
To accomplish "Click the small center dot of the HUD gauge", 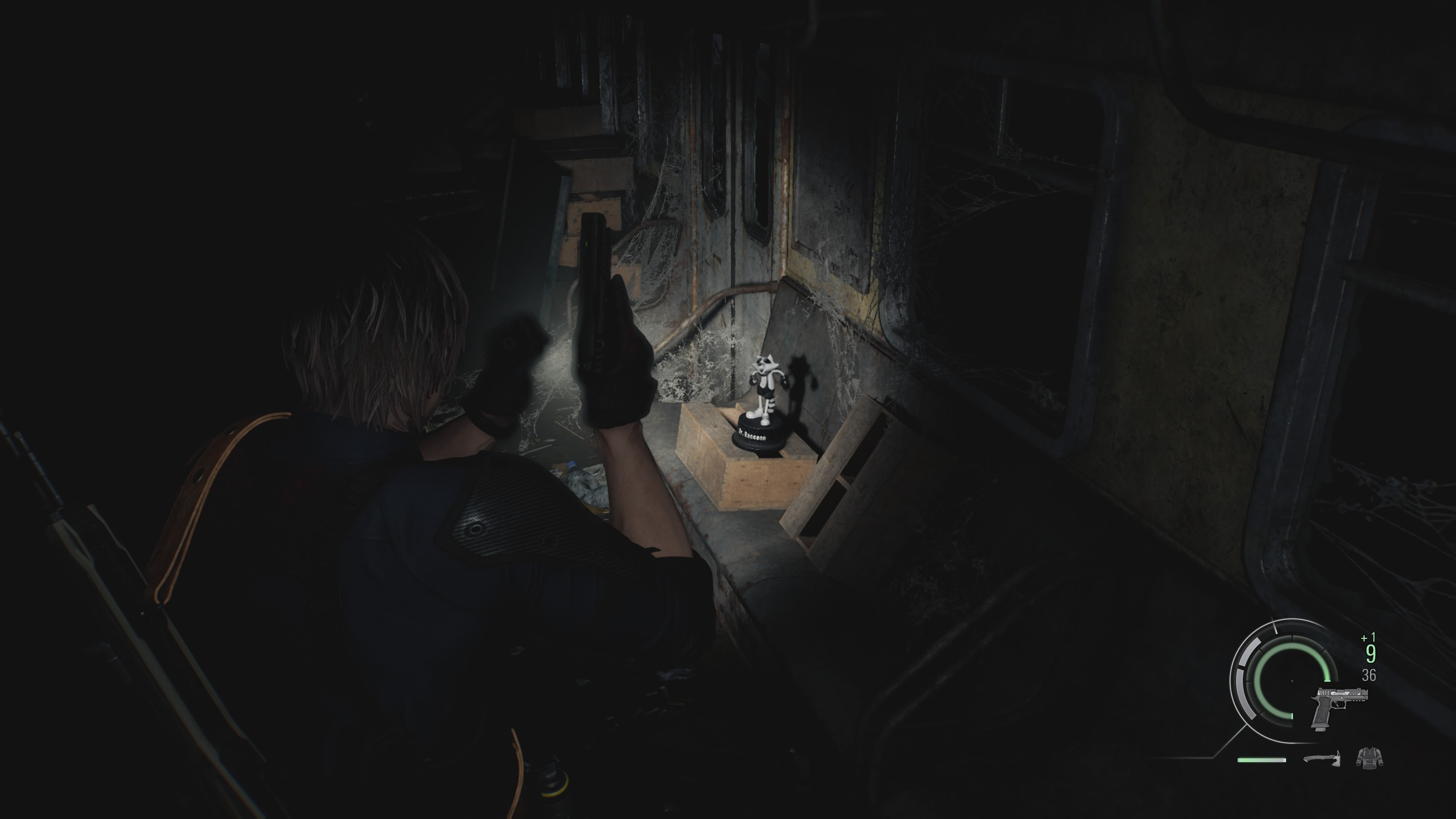I will [x=1292, y=681].
